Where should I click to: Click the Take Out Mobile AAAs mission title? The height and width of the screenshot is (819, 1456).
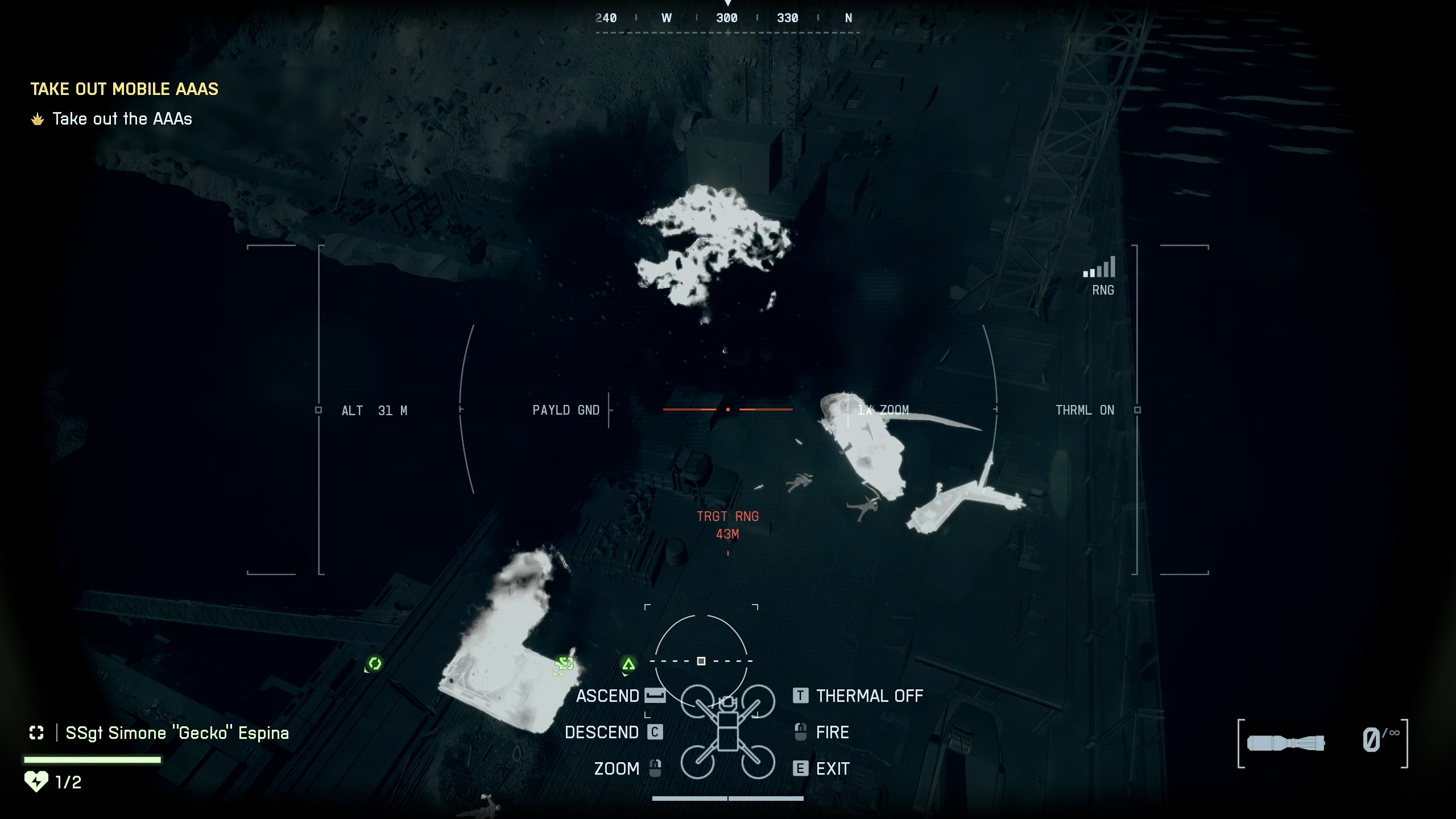[124, 89]
